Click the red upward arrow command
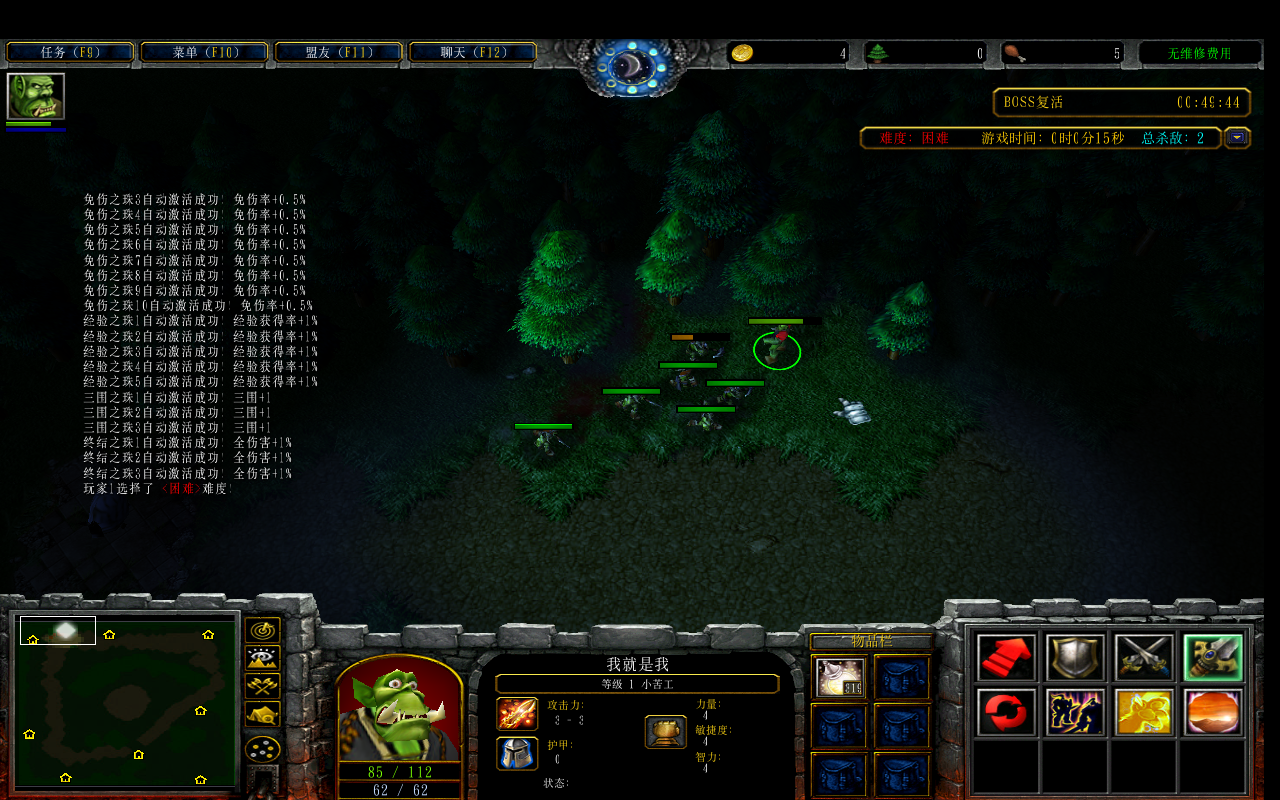This screenshot has width=1280, height=800. (1006, 658)
